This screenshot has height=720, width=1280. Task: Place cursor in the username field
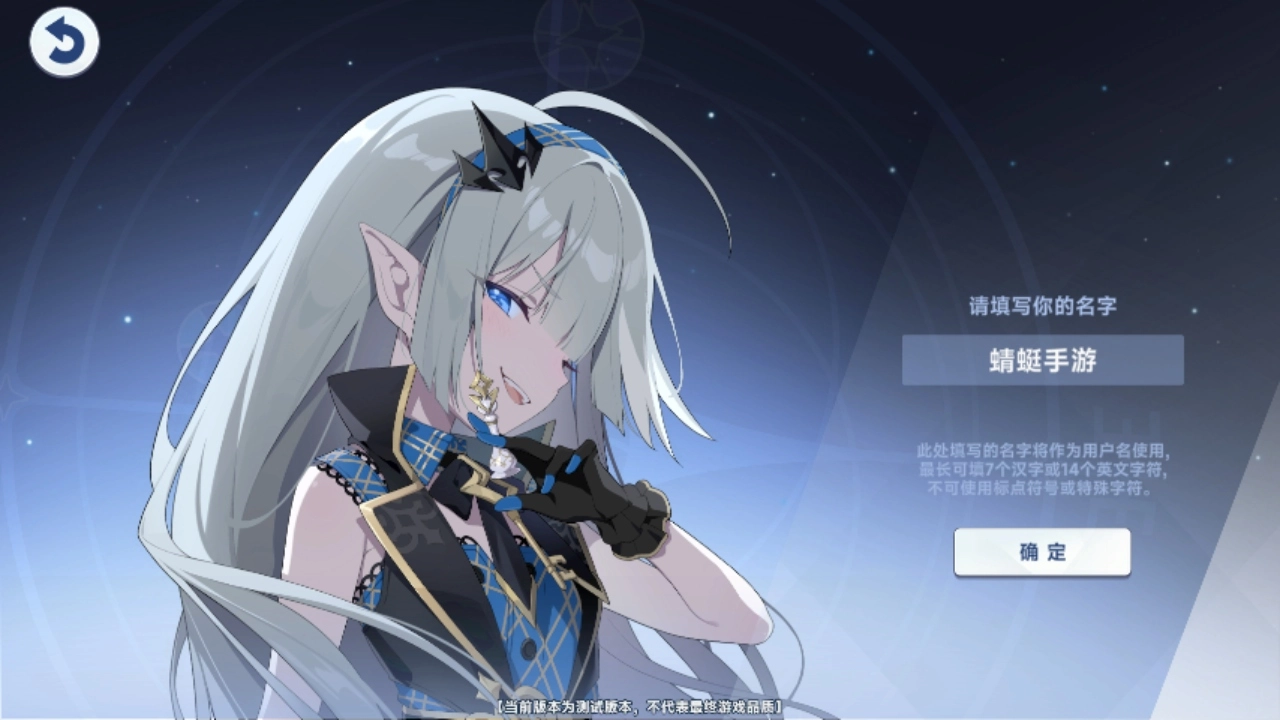pyautogui.click(x=1042, y=360)
